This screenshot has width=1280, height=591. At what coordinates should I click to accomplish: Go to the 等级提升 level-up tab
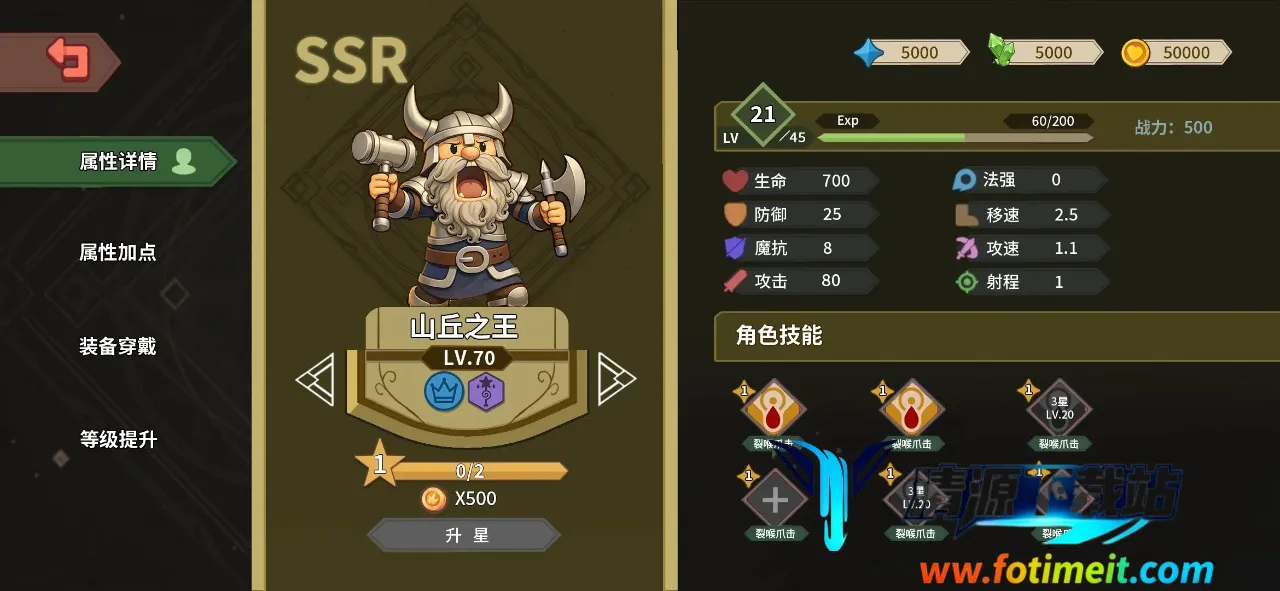coord(118,439)
